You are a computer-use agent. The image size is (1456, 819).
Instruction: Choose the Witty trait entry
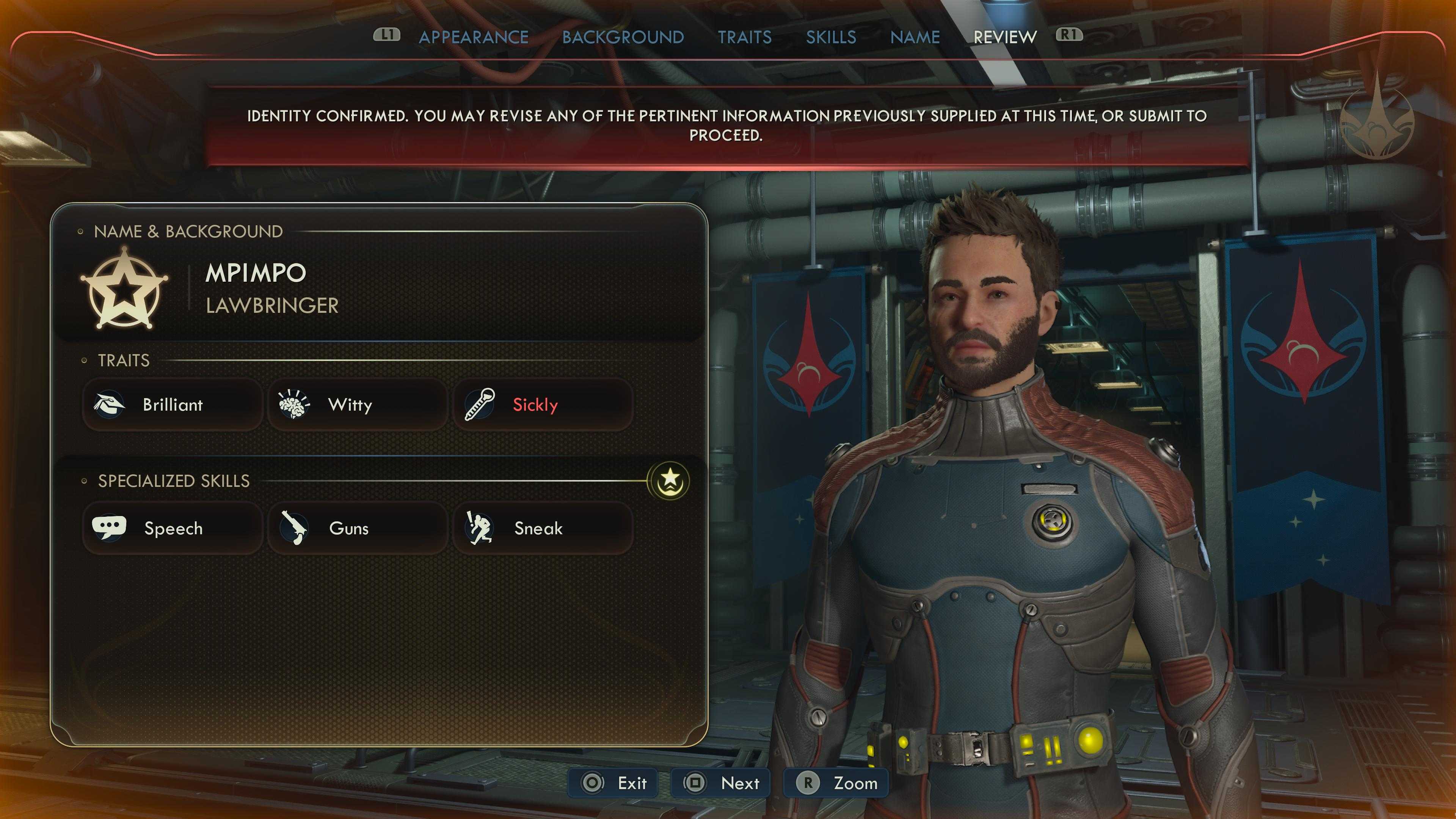click(357, 405)
